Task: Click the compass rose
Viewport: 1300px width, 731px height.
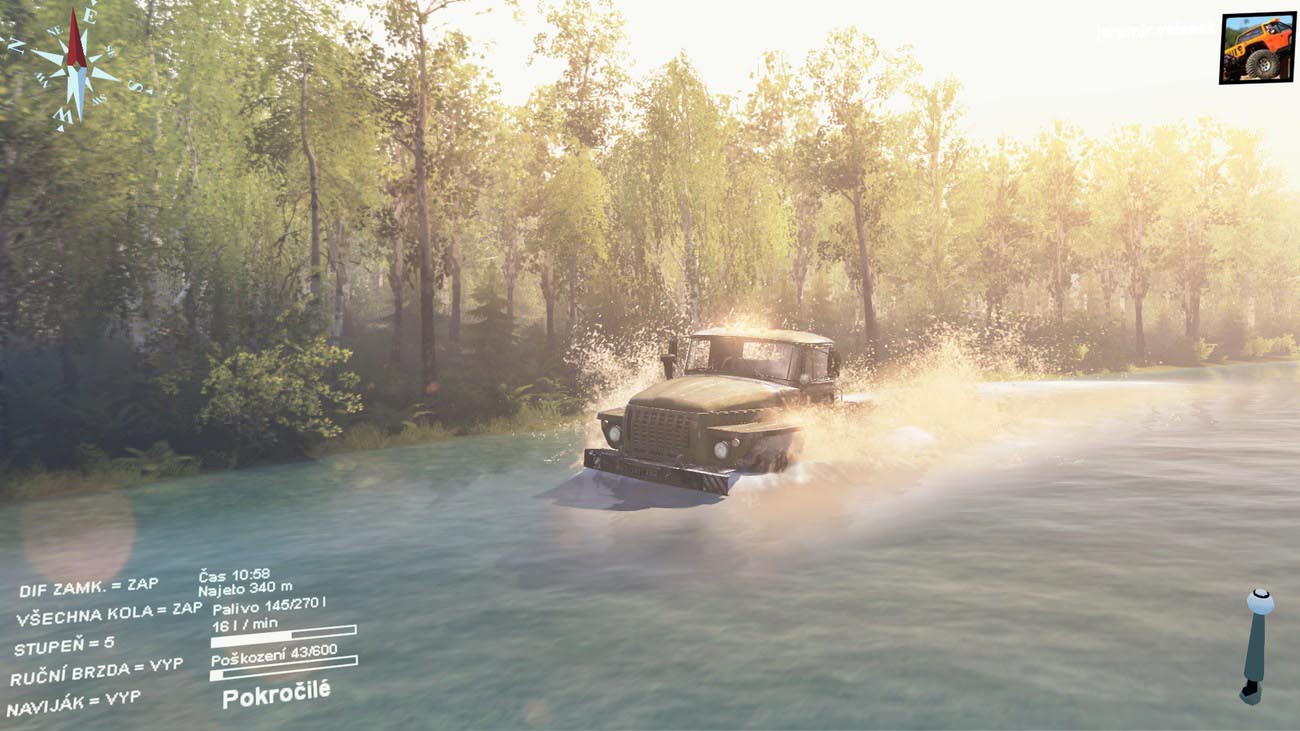Action: click(76, 66)
